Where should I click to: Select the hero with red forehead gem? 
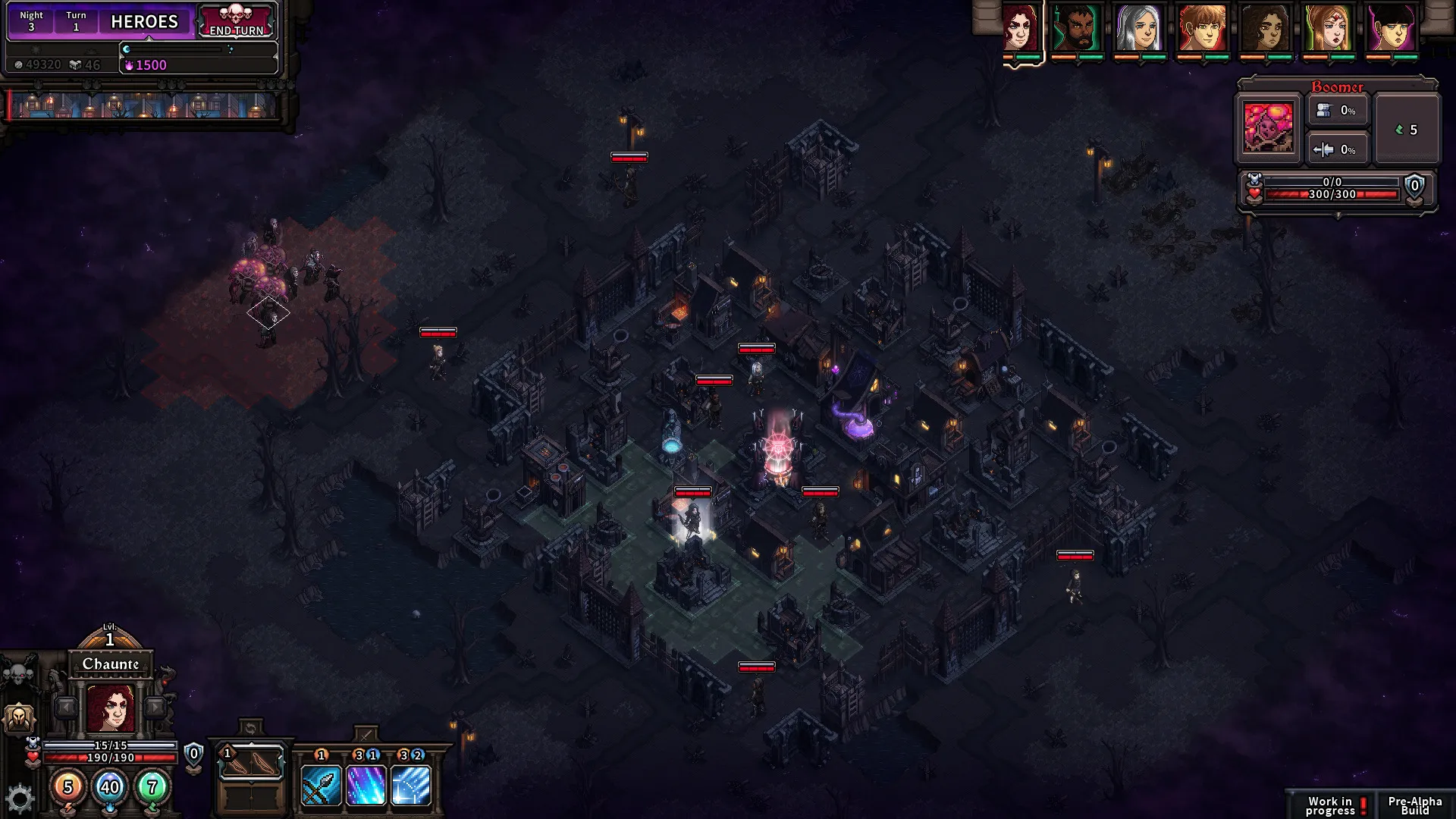[1328, 29]
